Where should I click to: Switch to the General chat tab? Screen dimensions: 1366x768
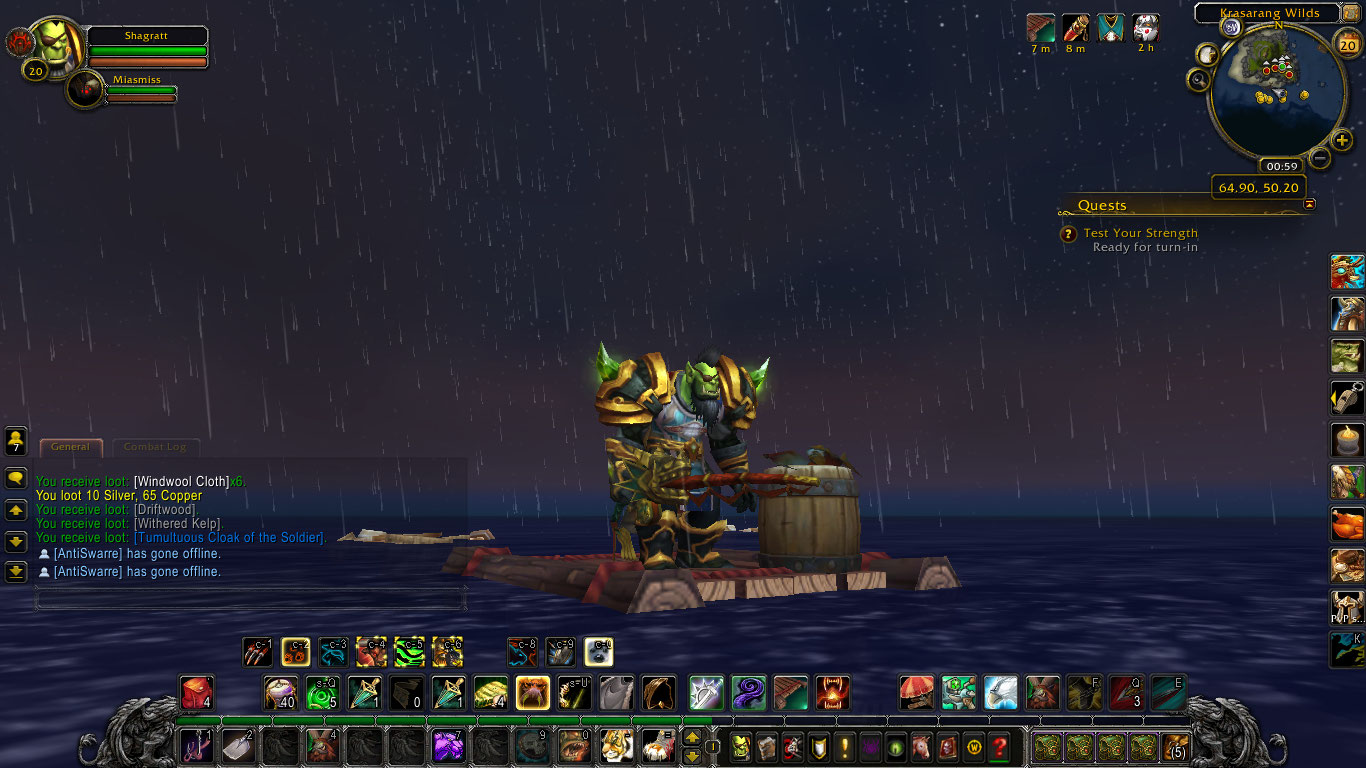pos(70,447)
